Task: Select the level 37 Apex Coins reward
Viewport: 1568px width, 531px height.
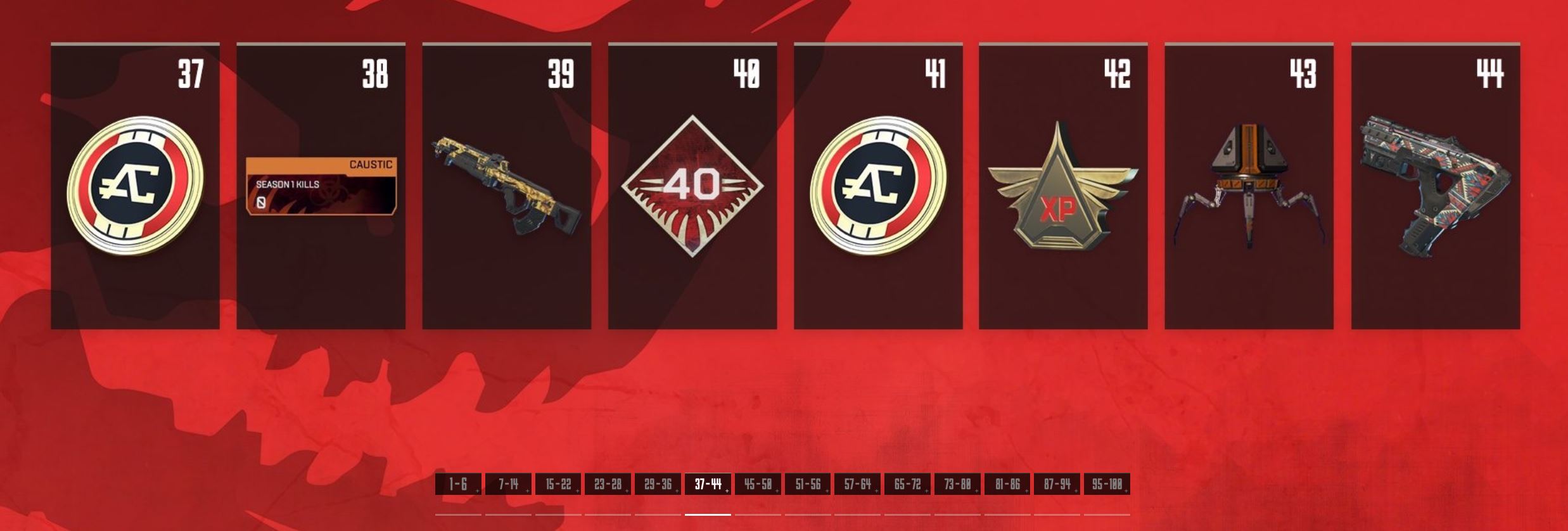Action: 135,186
